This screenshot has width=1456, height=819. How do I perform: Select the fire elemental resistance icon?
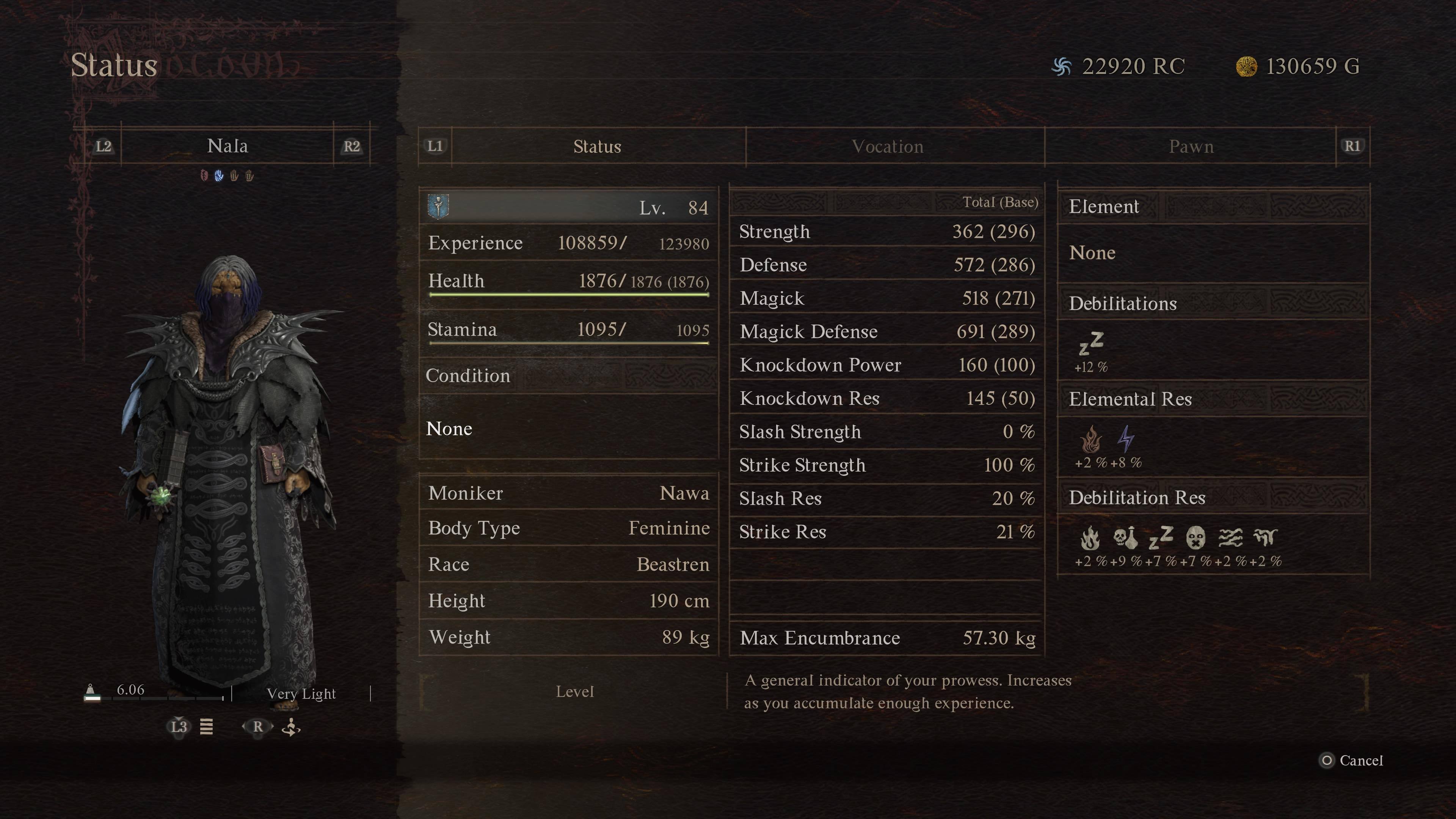tap(1091, 440)
